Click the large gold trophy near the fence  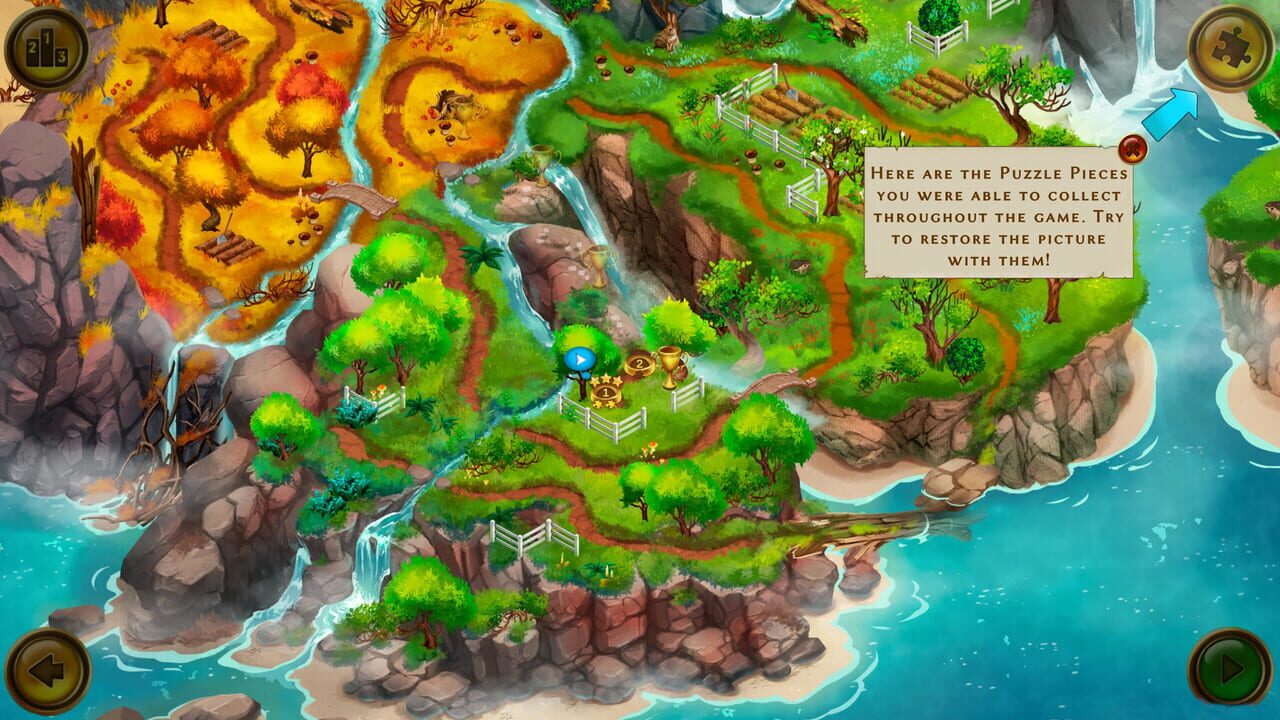671,368
